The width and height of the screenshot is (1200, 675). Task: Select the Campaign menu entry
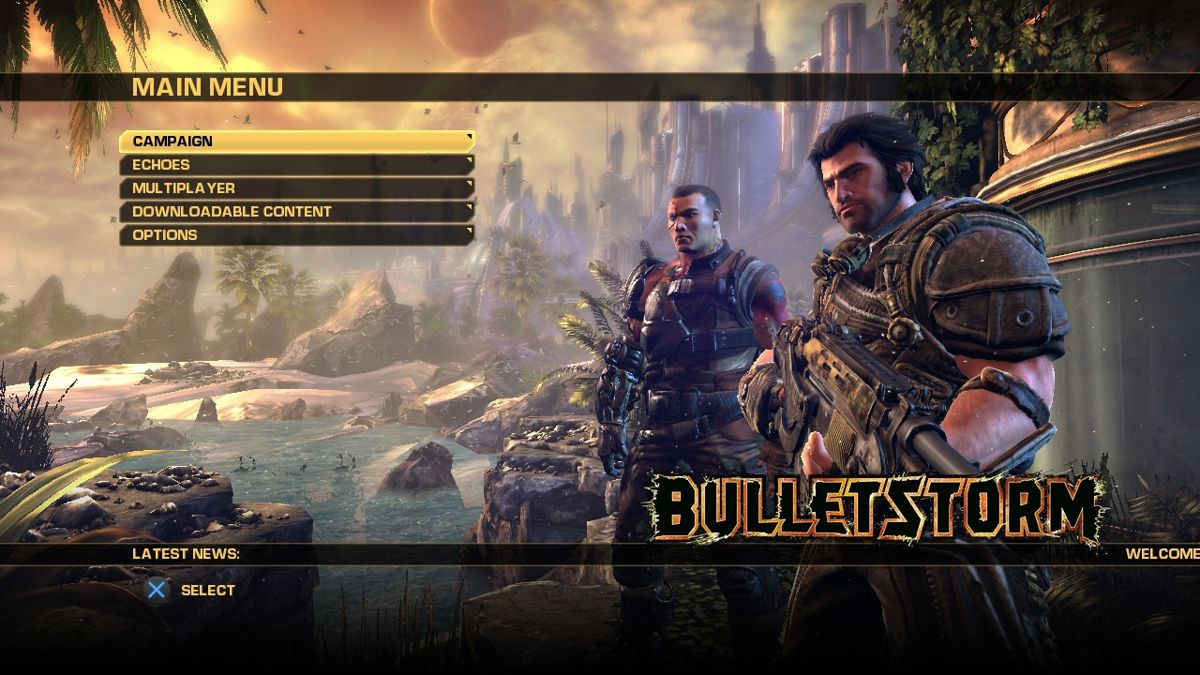(x=296, y=141)
